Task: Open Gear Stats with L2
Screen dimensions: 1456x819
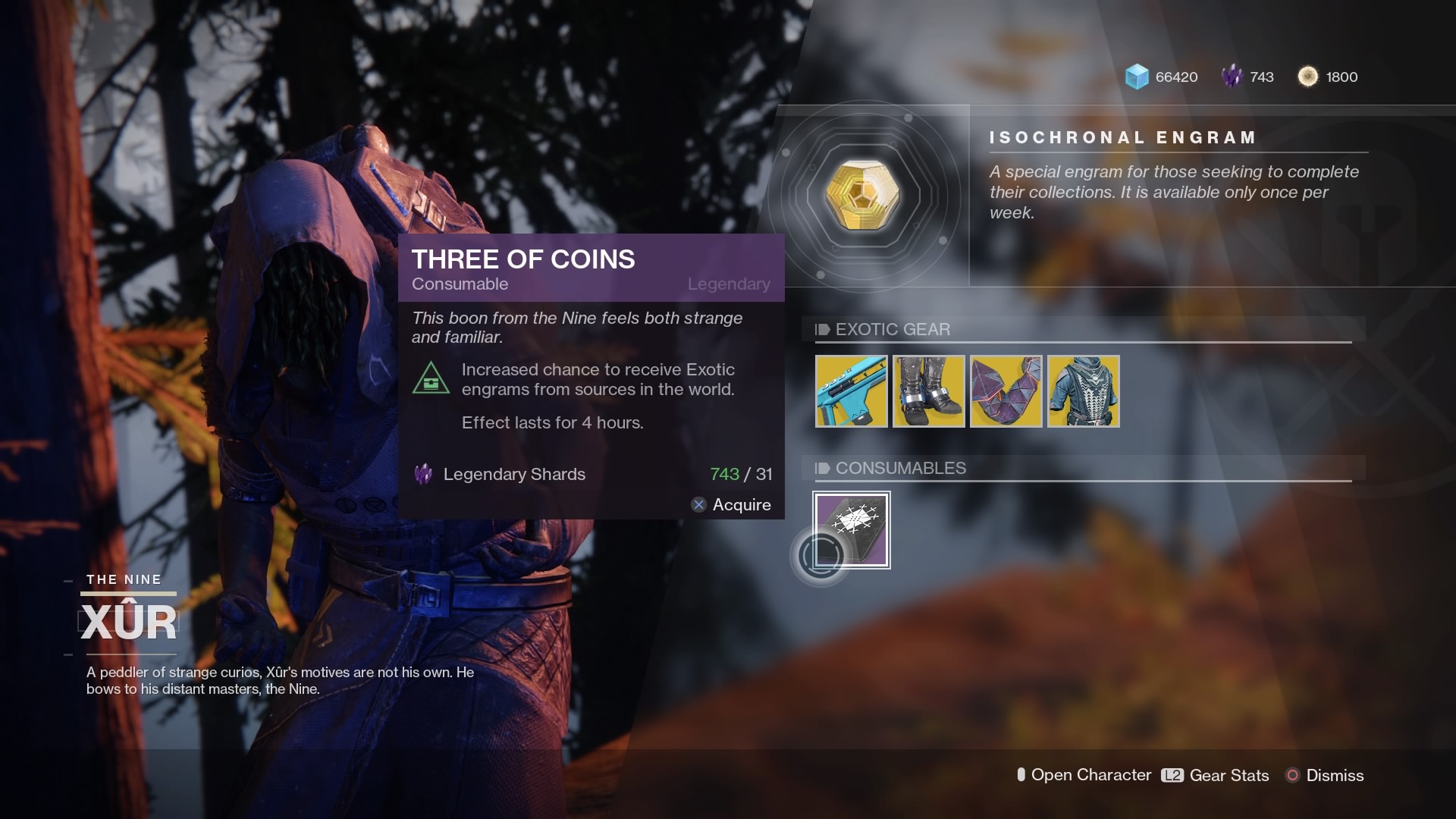Action: point(1216,776)
